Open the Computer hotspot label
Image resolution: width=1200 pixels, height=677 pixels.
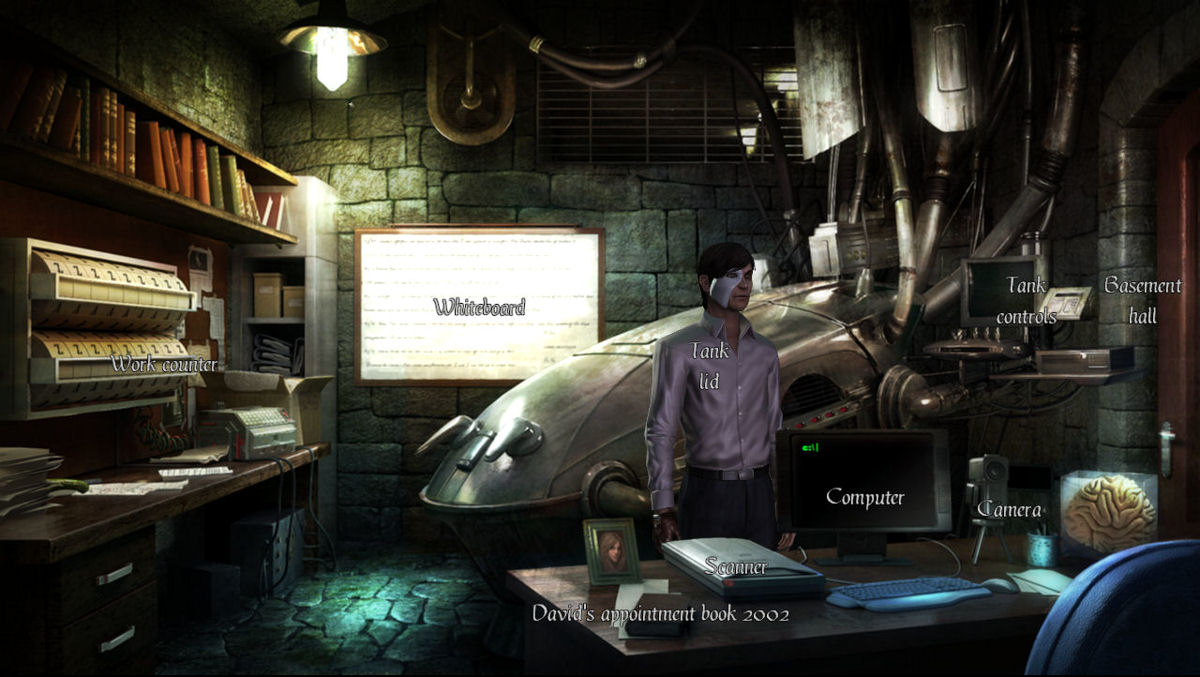[865, 497]
